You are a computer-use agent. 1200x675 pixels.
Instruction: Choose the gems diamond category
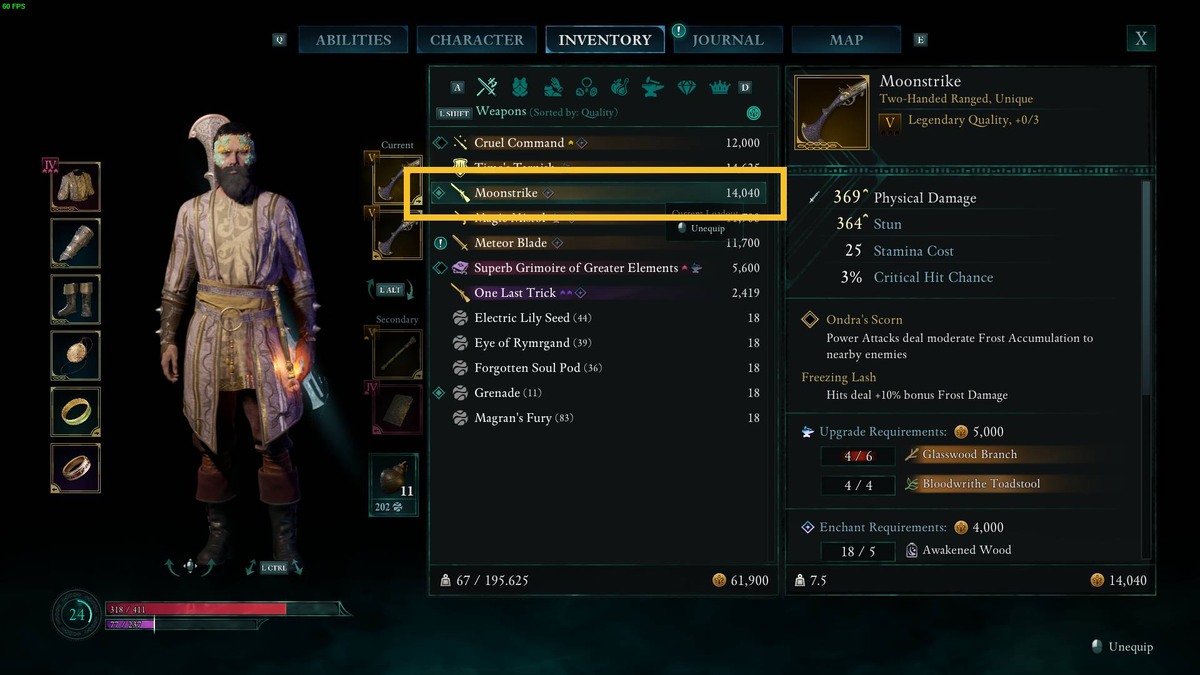(x=686, y=87)
